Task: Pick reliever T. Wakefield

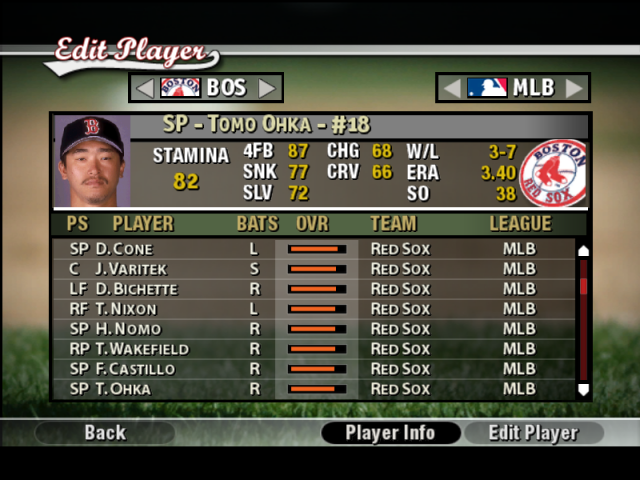Action: (x=310, y=349)
